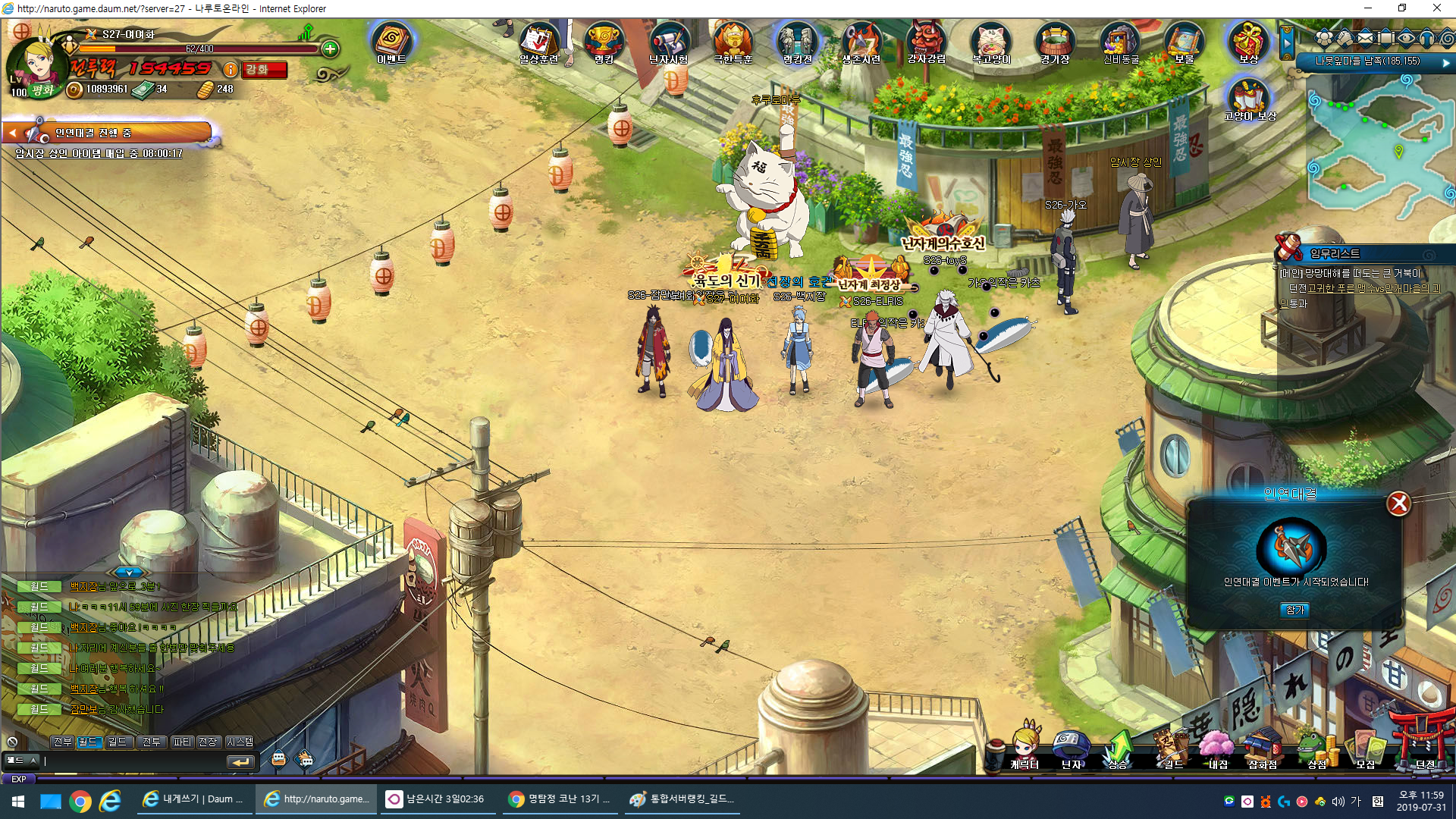Open the 닌자 headband menu
This screenshot has width=1456, height=819.
(1071, 748)
